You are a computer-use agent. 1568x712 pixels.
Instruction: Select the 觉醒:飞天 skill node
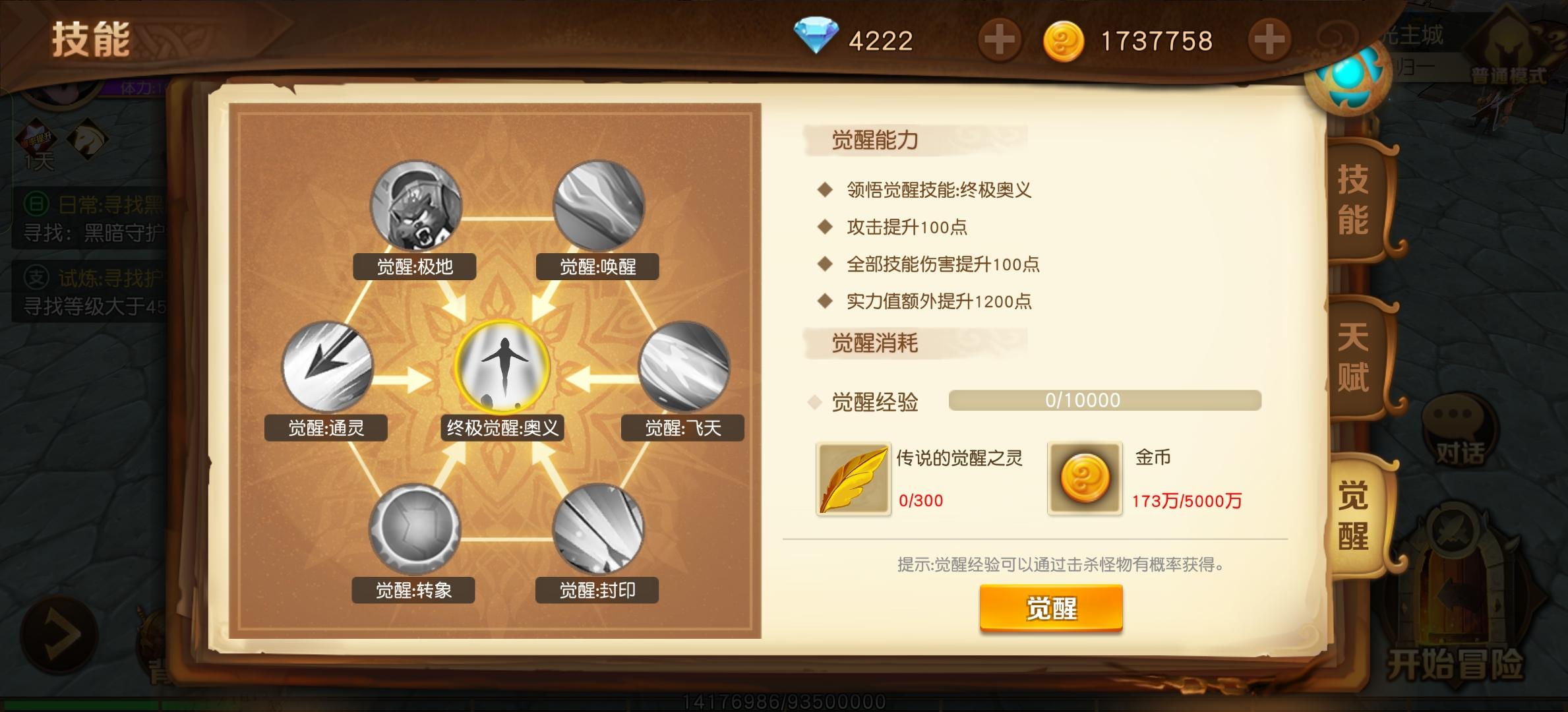click(x=684, y=368)
